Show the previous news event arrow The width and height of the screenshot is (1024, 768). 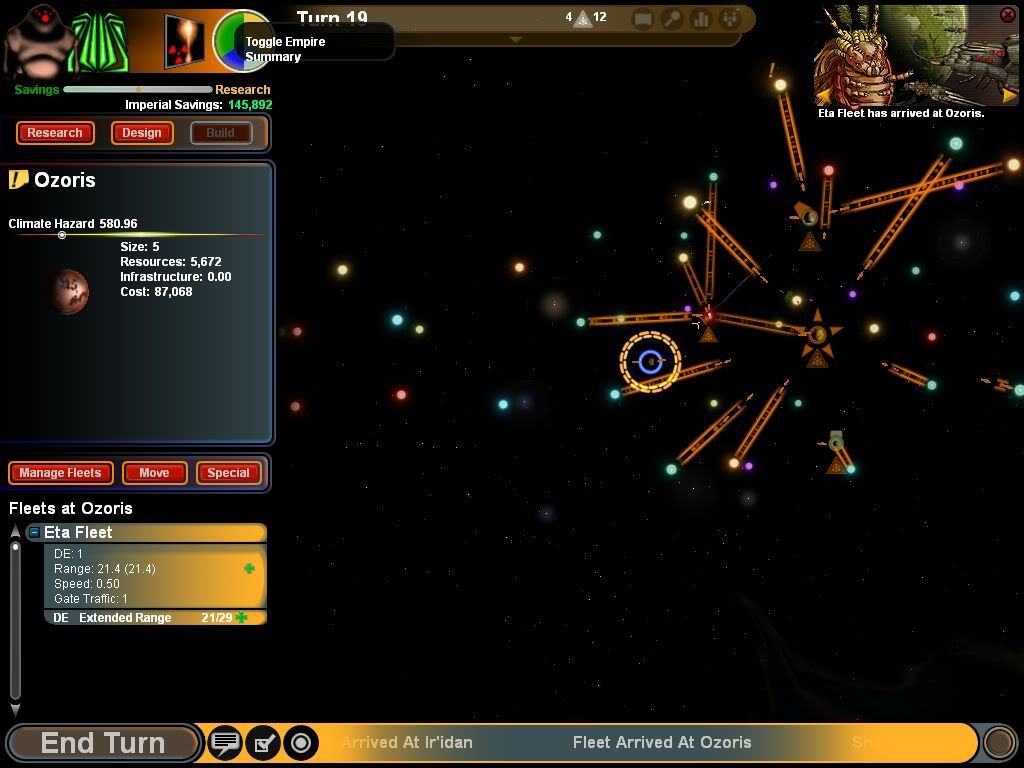click(x=825, y=95)
